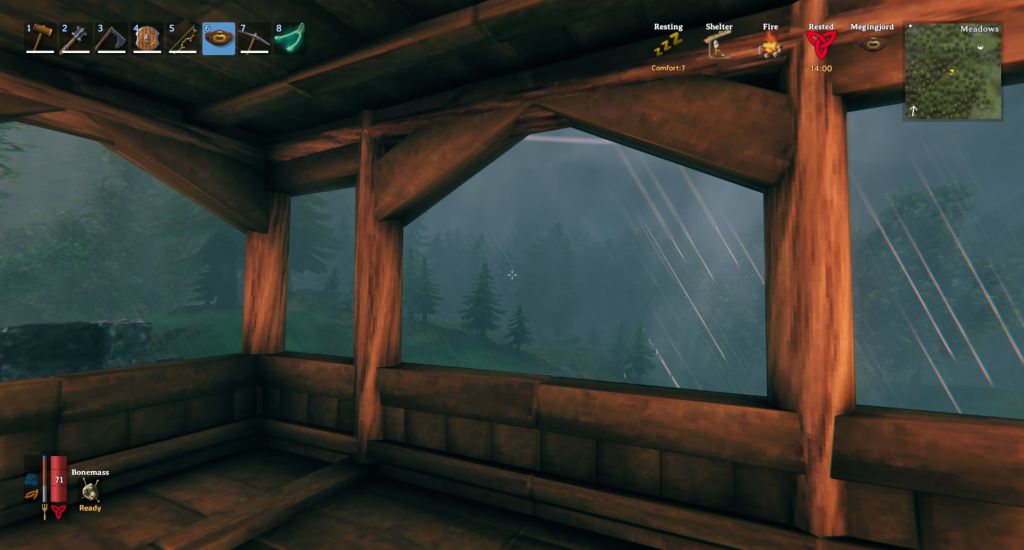Screen dimensions: 1024x550
Task: Click the highlighted Megingjord belt slot
Action: coord(218,38)
